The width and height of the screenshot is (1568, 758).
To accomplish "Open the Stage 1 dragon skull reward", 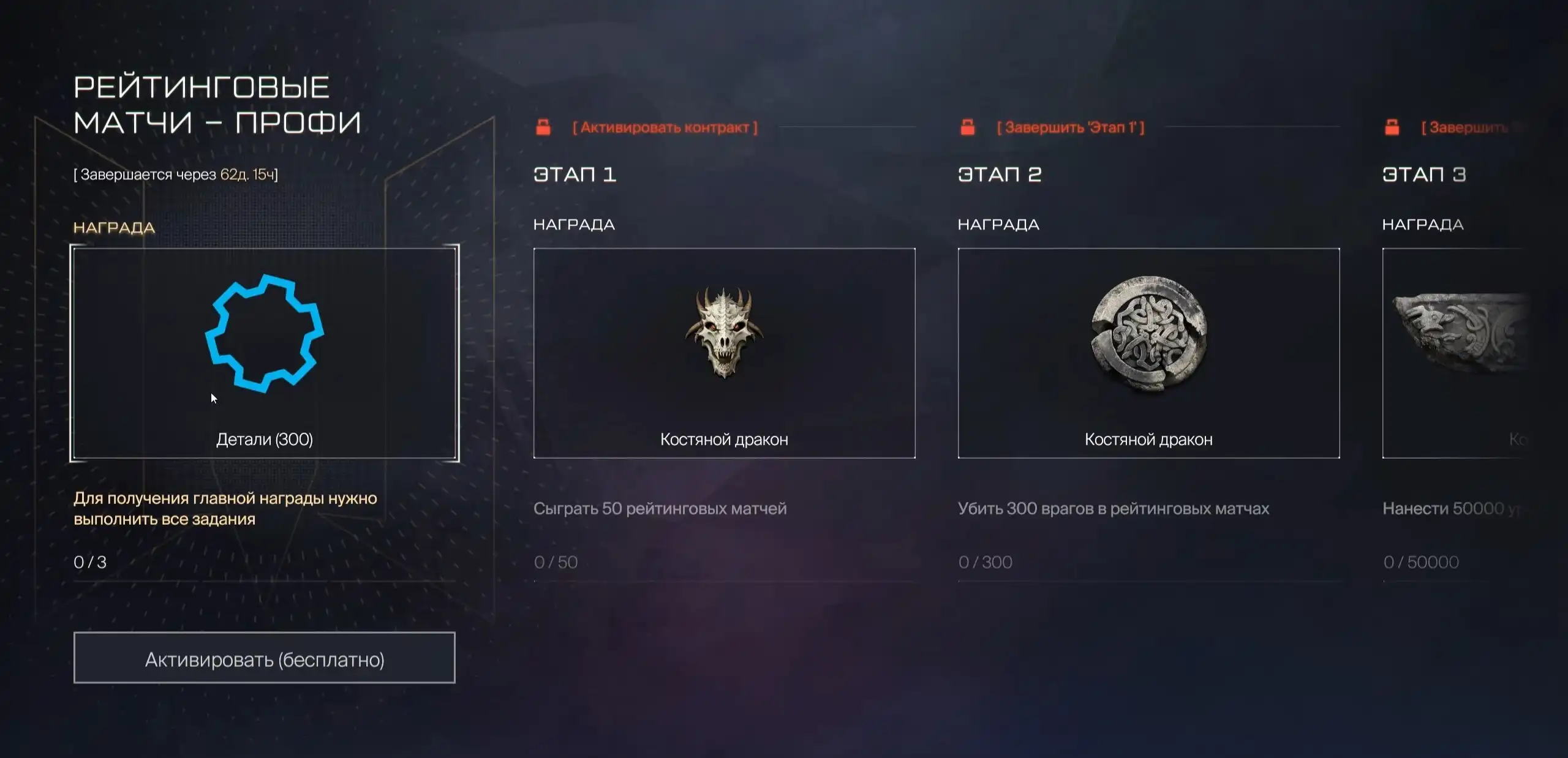I will [x=724, y=353].
